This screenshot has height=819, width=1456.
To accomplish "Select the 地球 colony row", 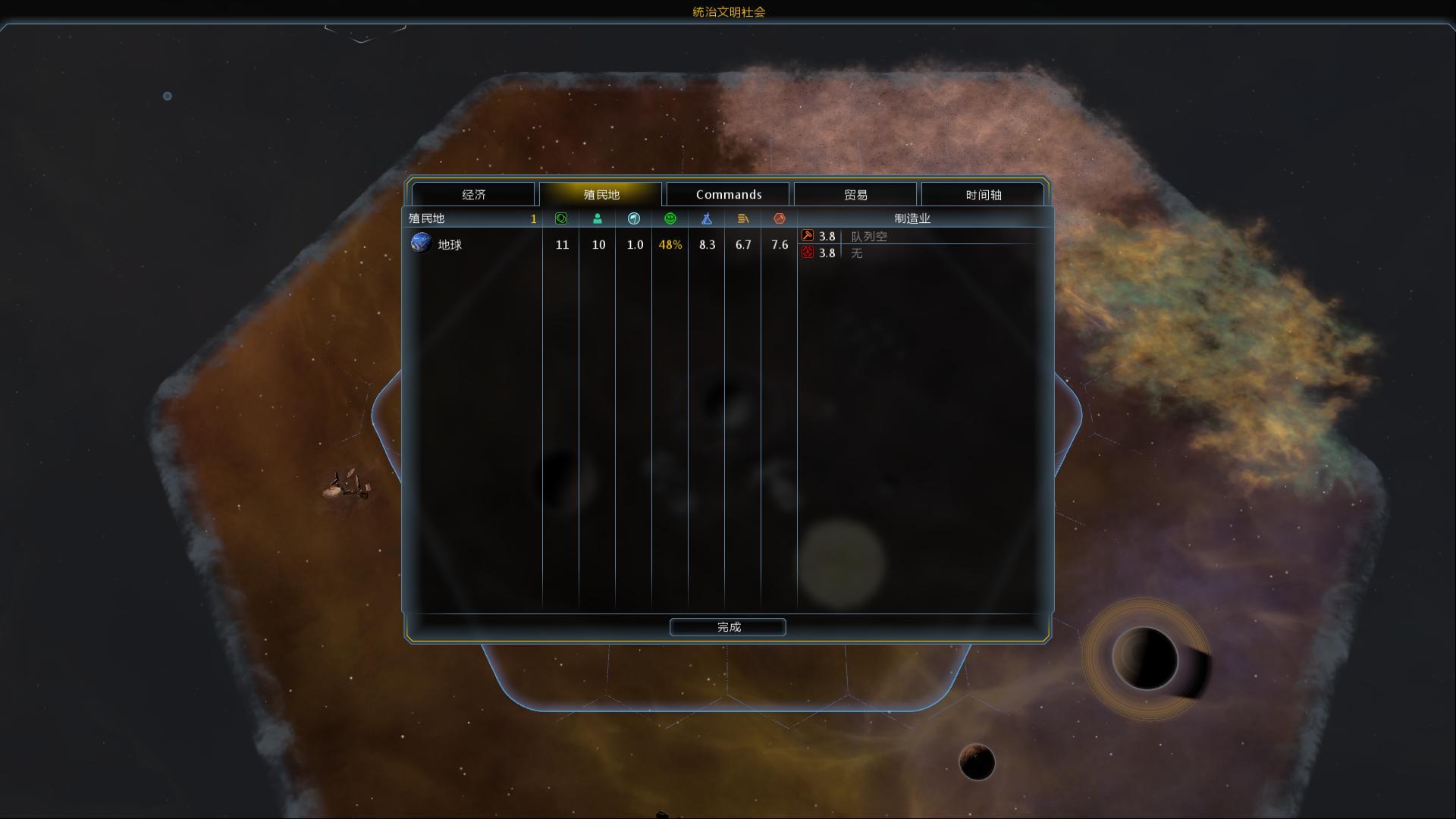I will tap(449, 245).
